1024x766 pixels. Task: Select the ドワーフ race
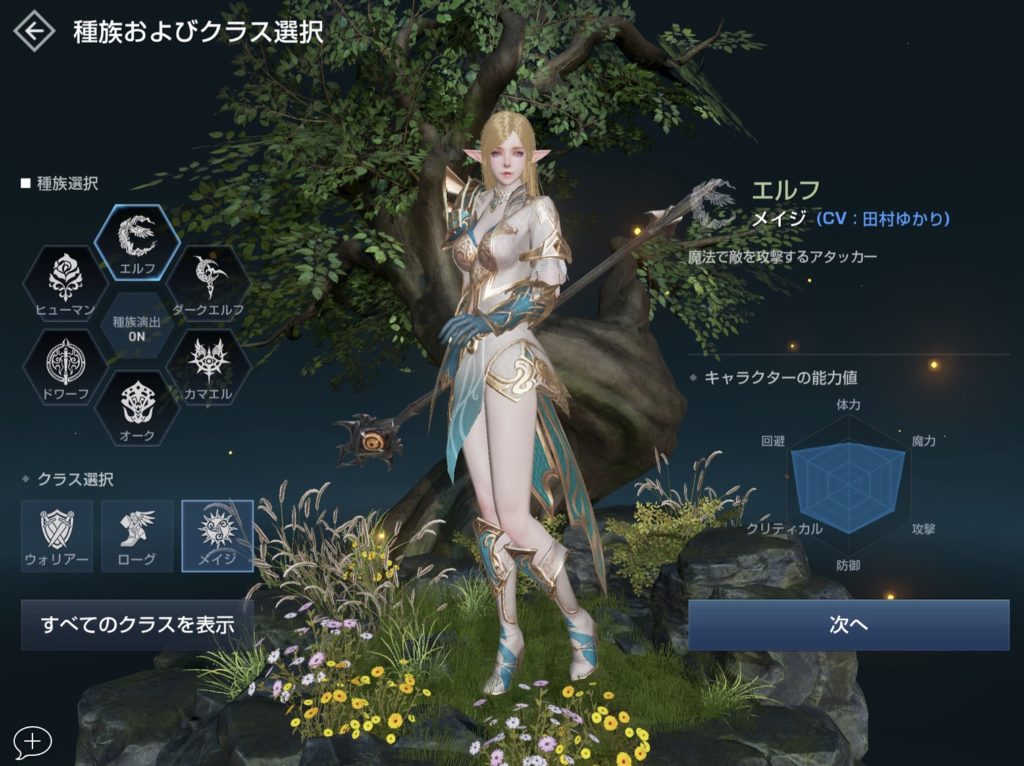tap(65, 367)
